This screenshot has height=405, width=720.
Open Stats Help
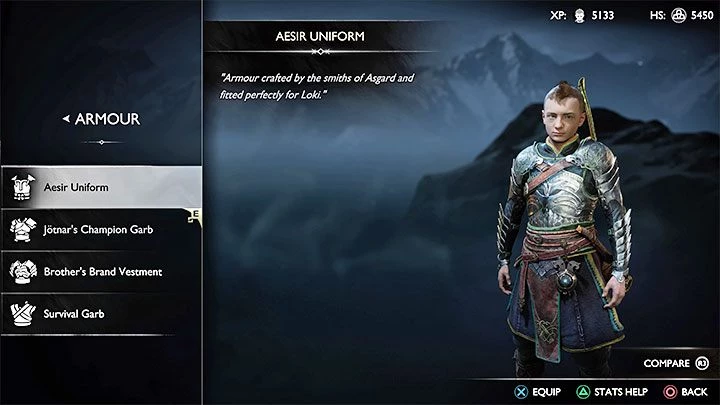coord(607,391)
